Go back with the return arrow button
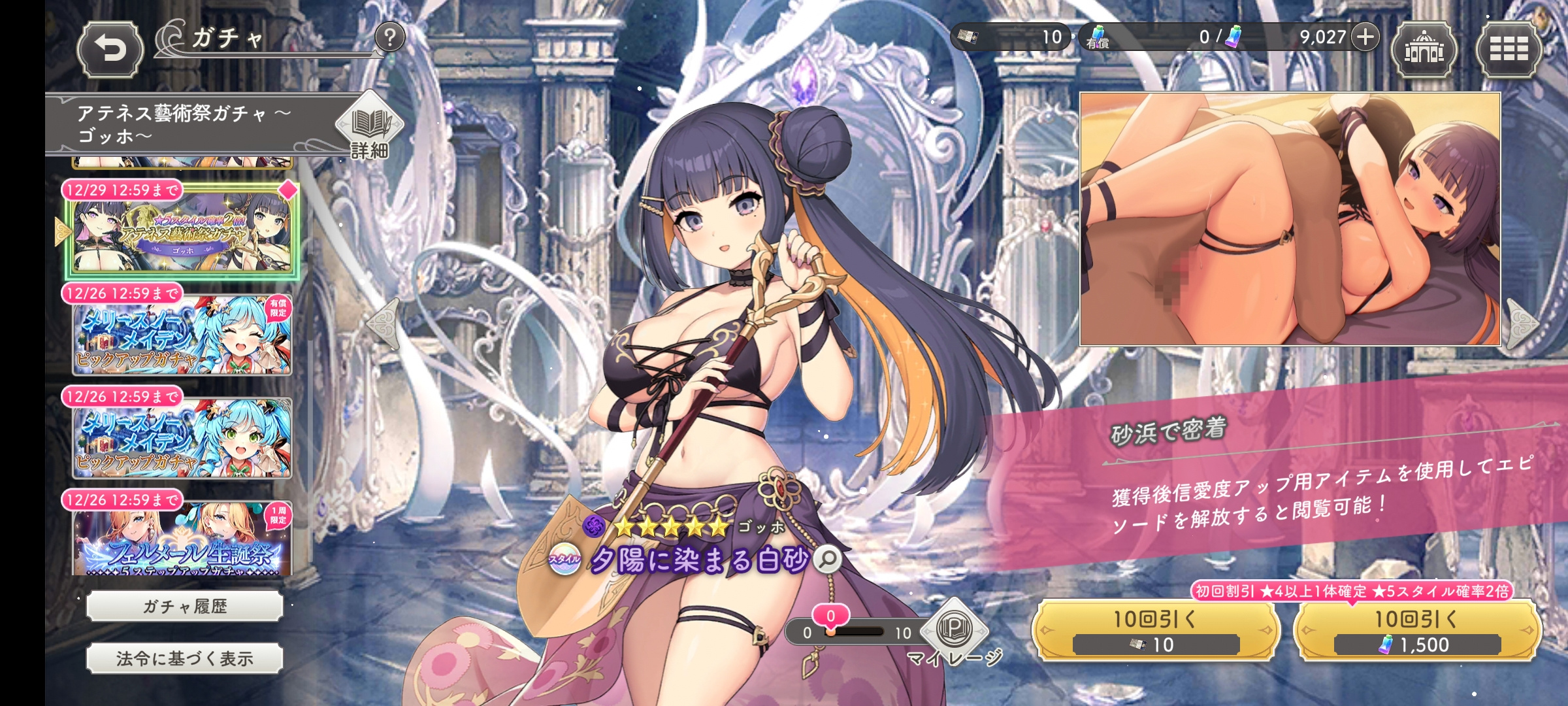This screenshot has height=706, width=1568. (110, 50)
